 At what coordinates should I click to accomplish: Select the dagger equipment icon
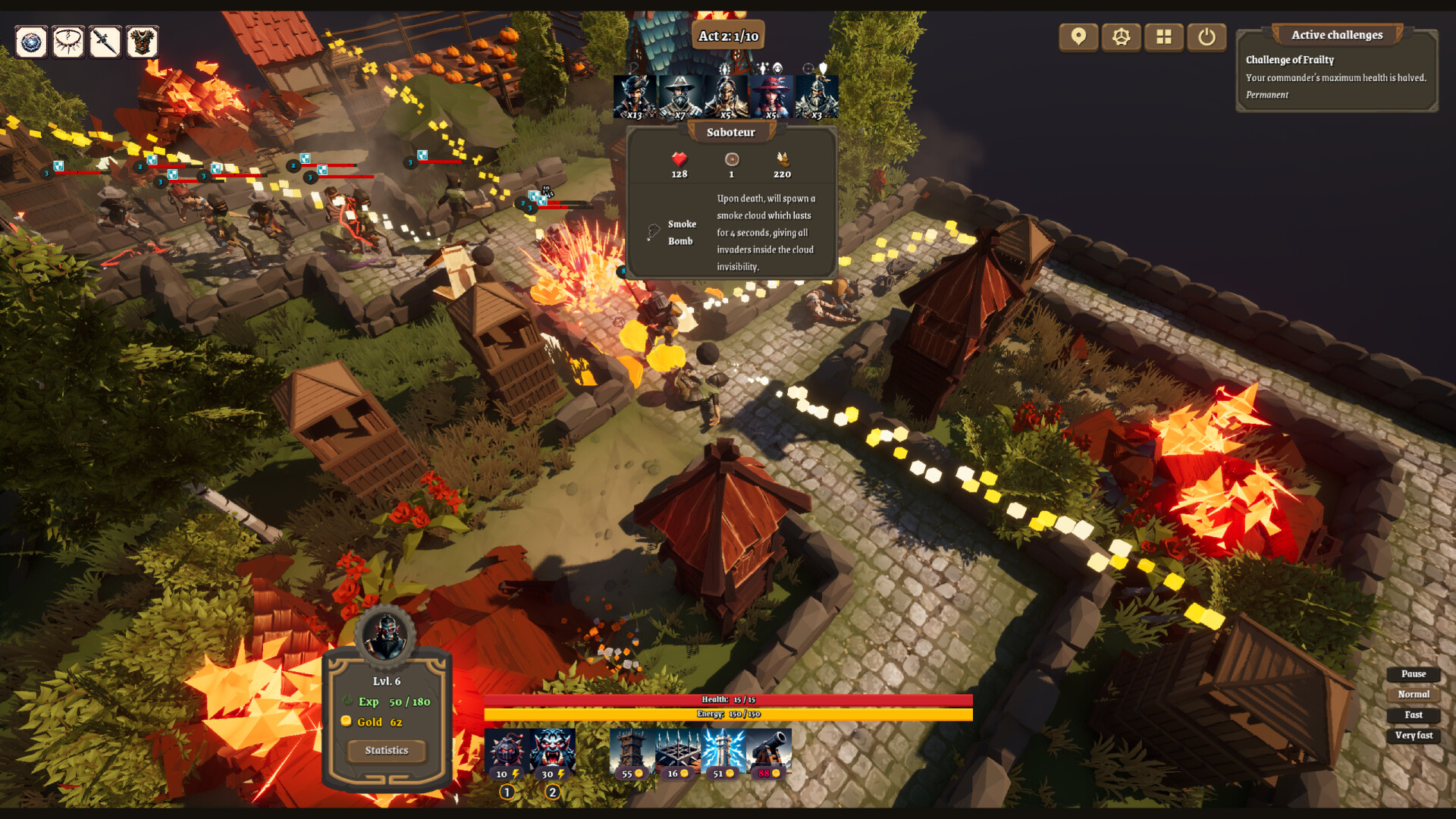pos(105,42)
